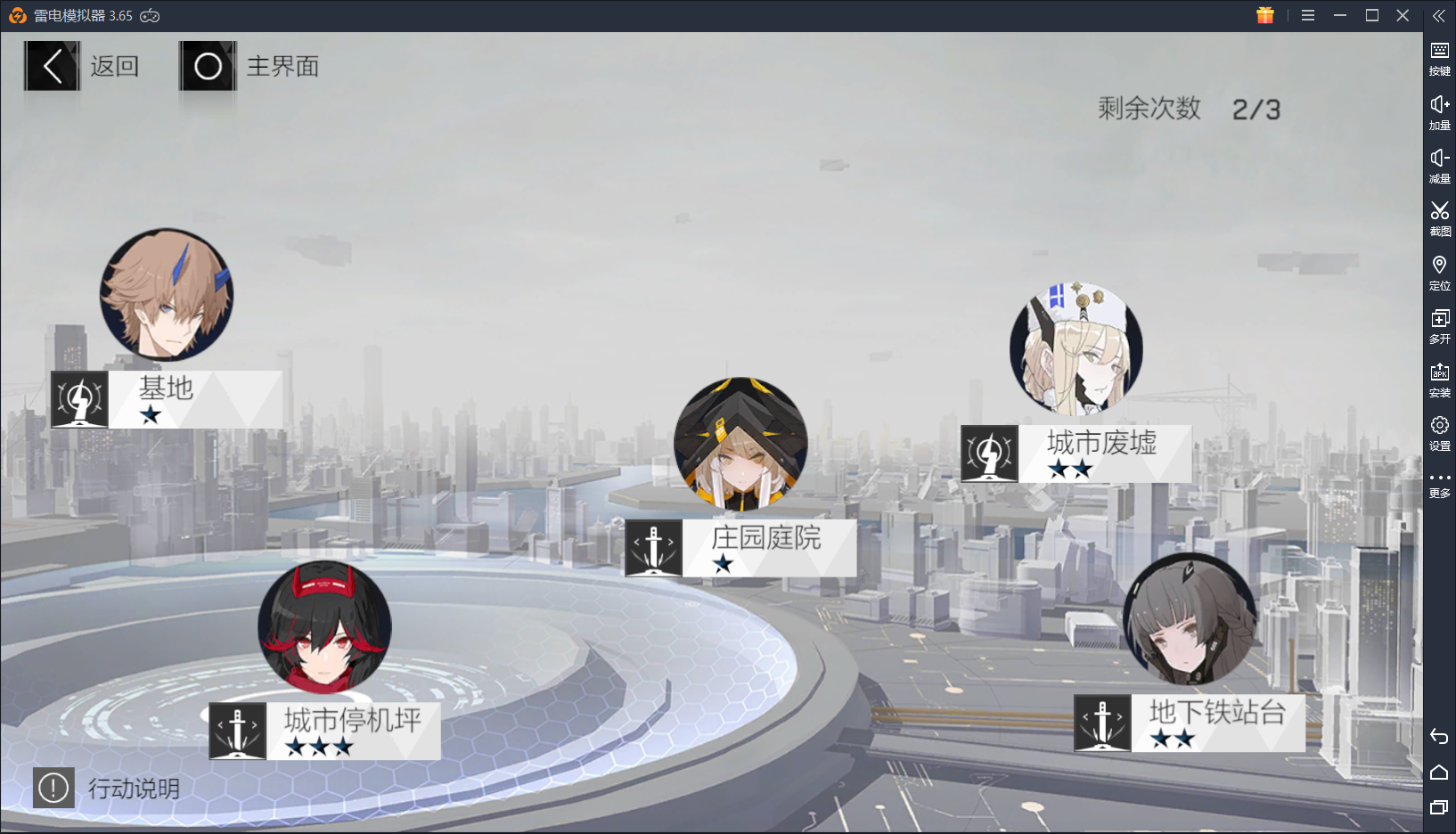Click the gift icon in the title bar
This screenshot has width=1456, height=834.
1265,15
